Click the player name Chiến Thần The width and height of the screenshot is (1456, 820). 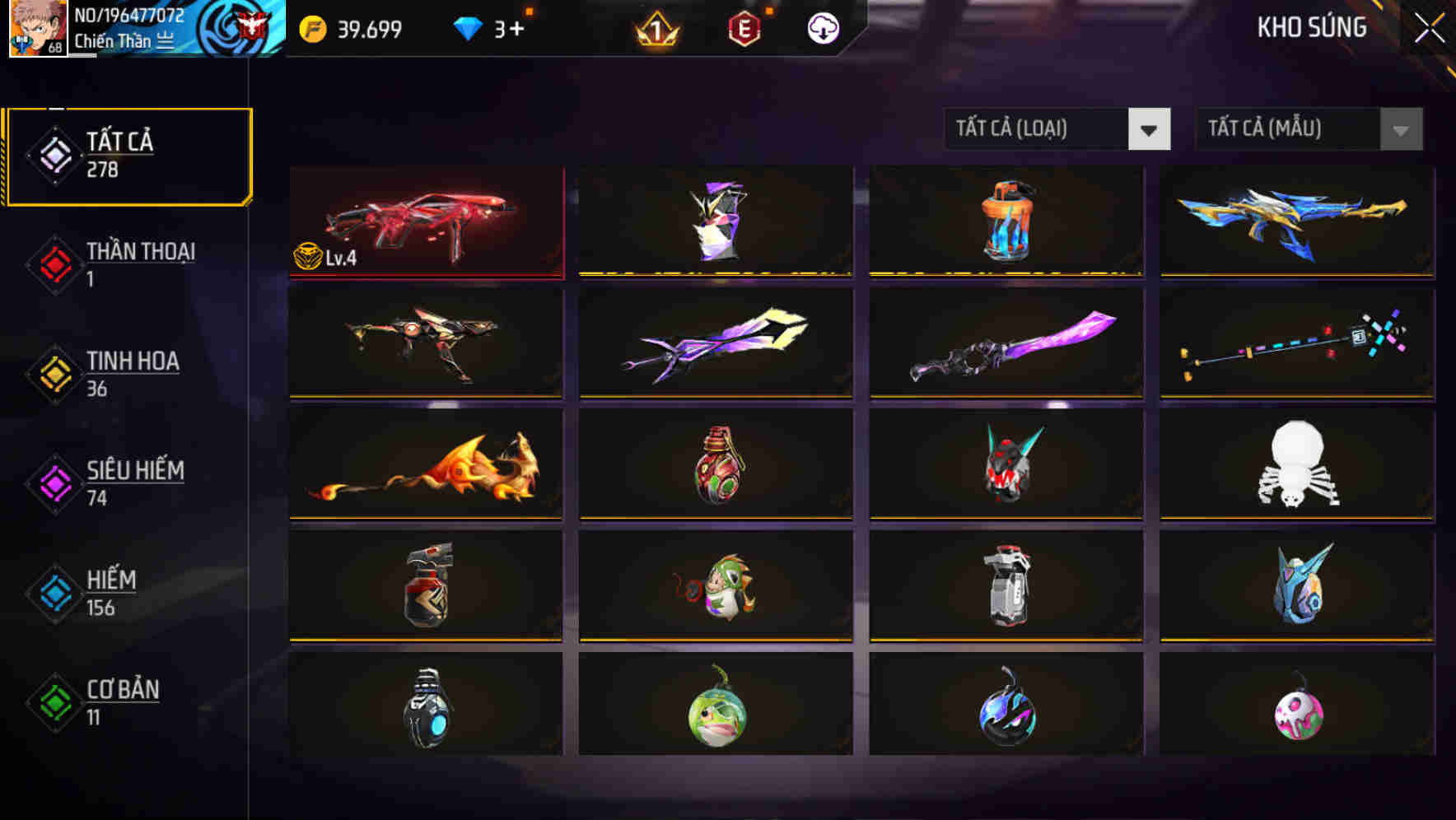click(114, 40)
